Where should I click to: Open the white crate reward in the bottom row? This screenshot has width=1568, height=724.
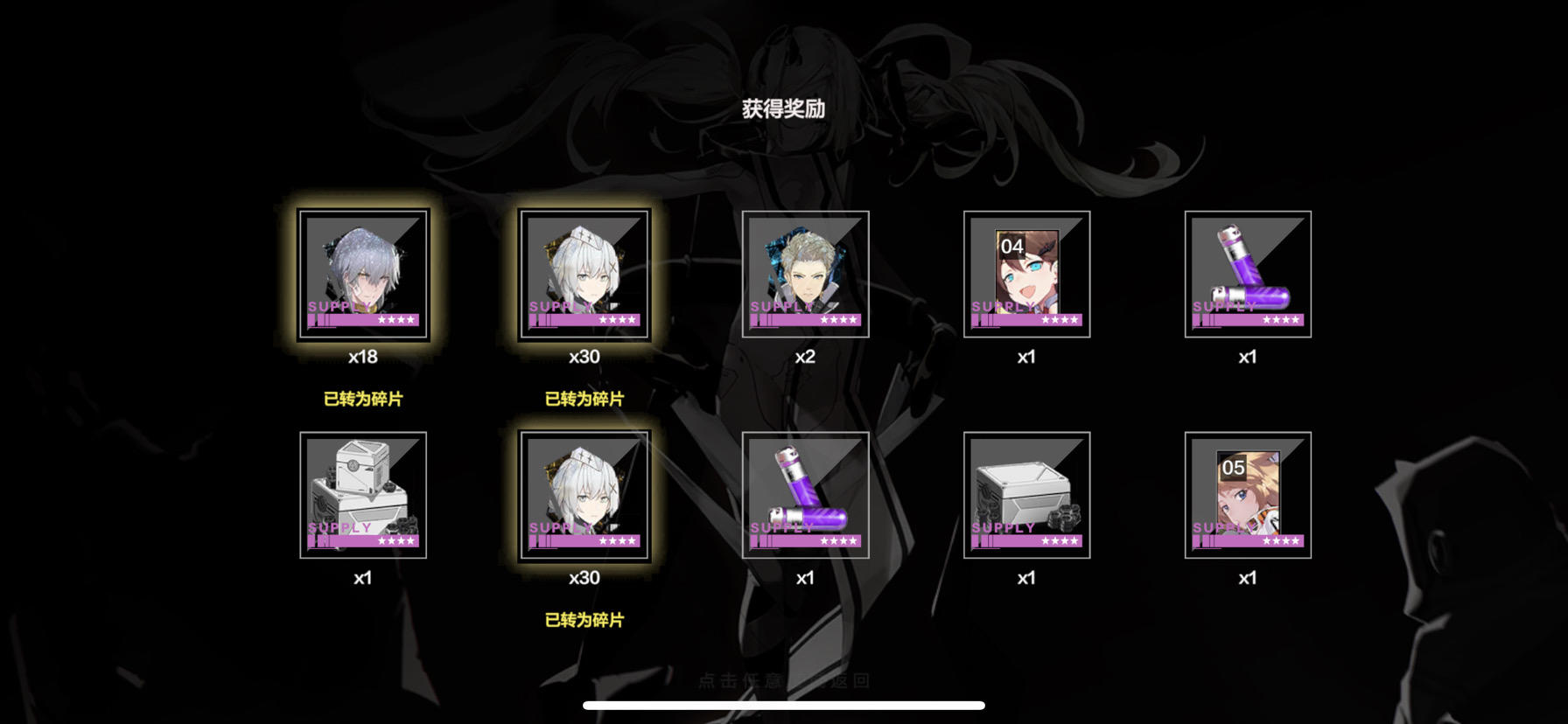(x=1026, y=496)
